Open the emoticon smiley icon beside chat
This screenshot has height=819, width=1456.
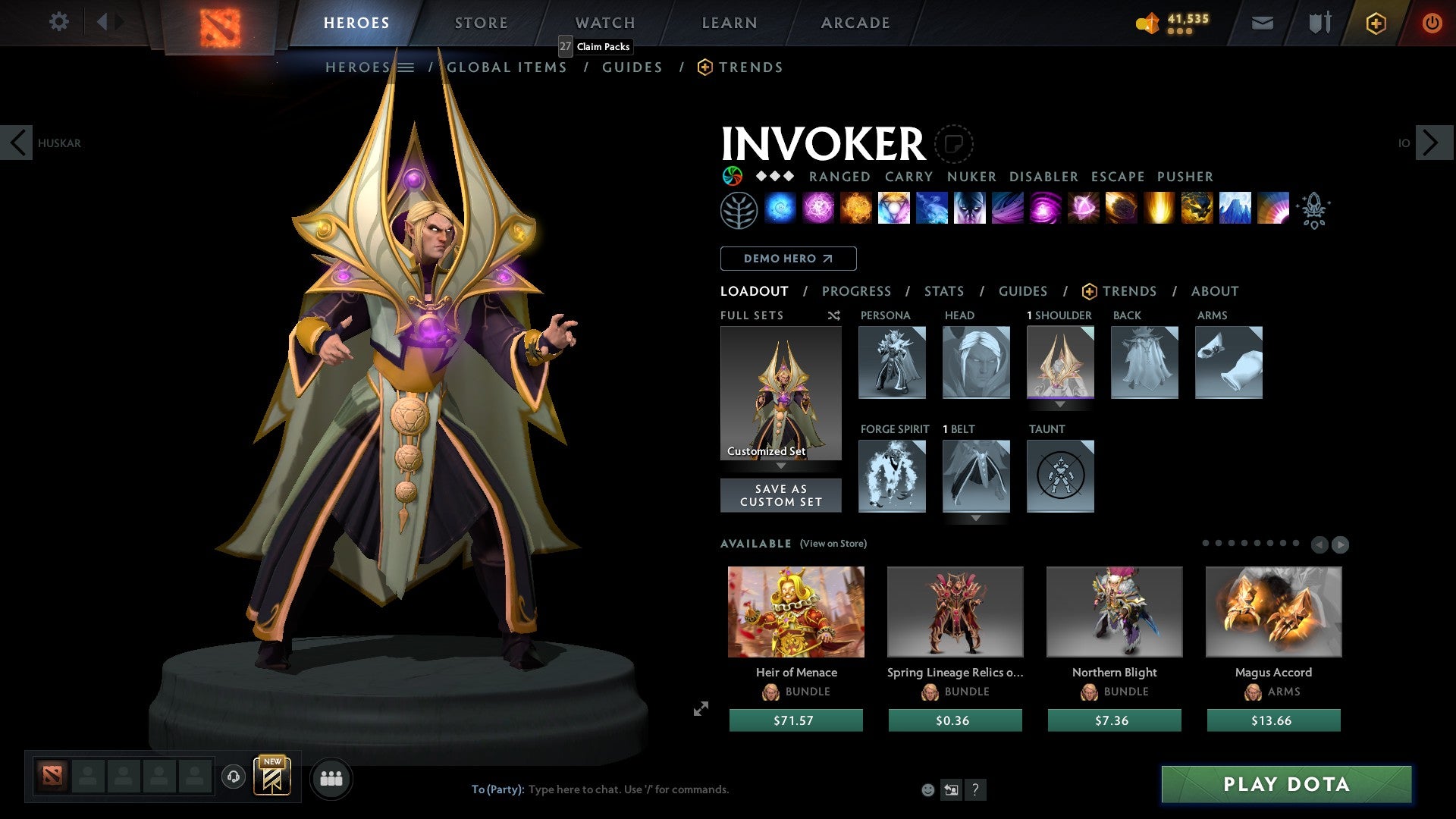927,789
